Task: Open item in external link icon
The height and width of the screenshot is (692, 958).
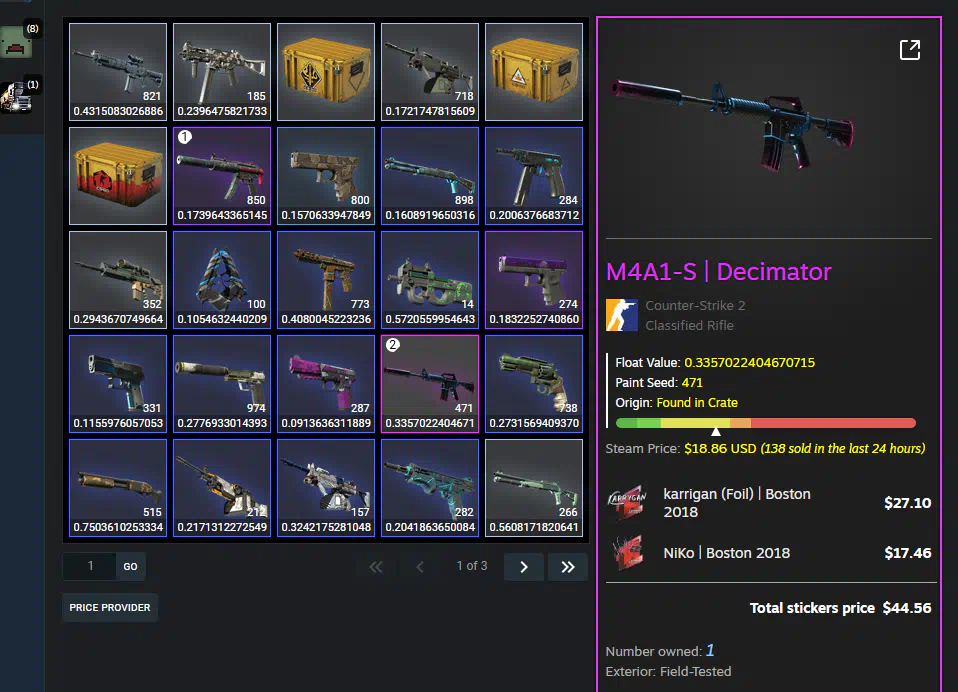Action: point(909,50)
